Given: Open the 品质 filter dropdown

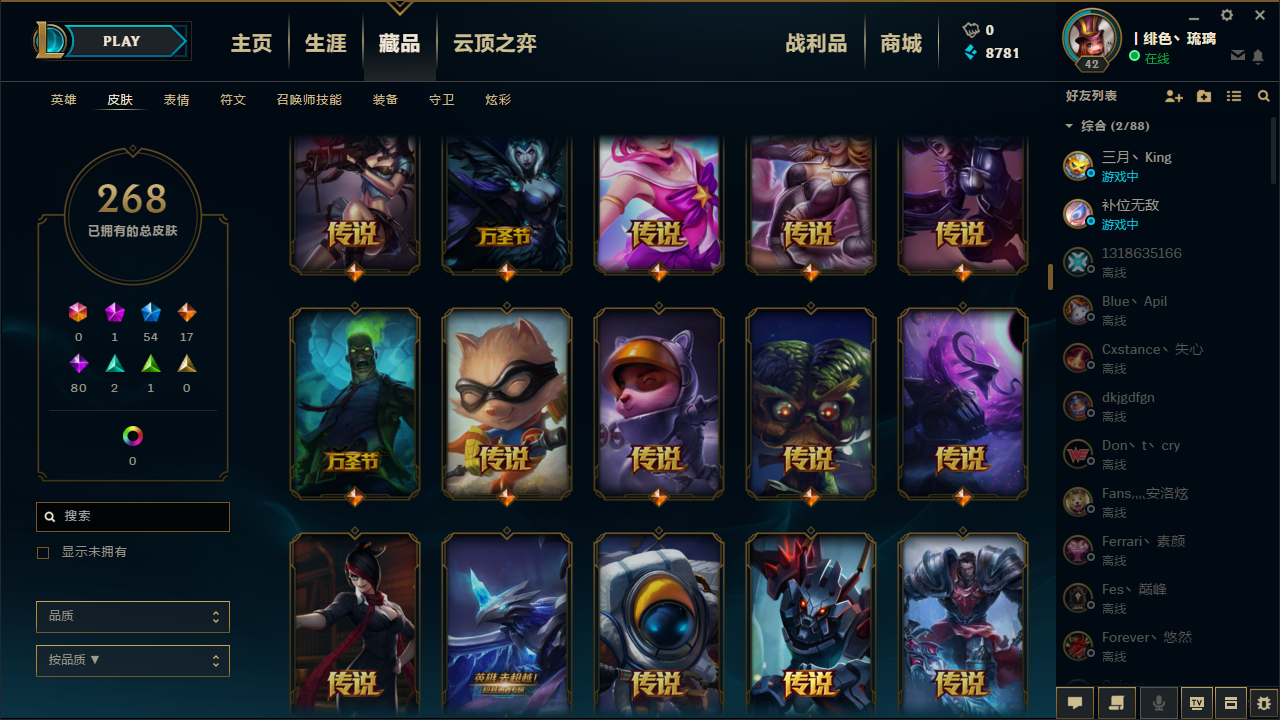Looking at the screenshot, I should [x=132, y=616].
